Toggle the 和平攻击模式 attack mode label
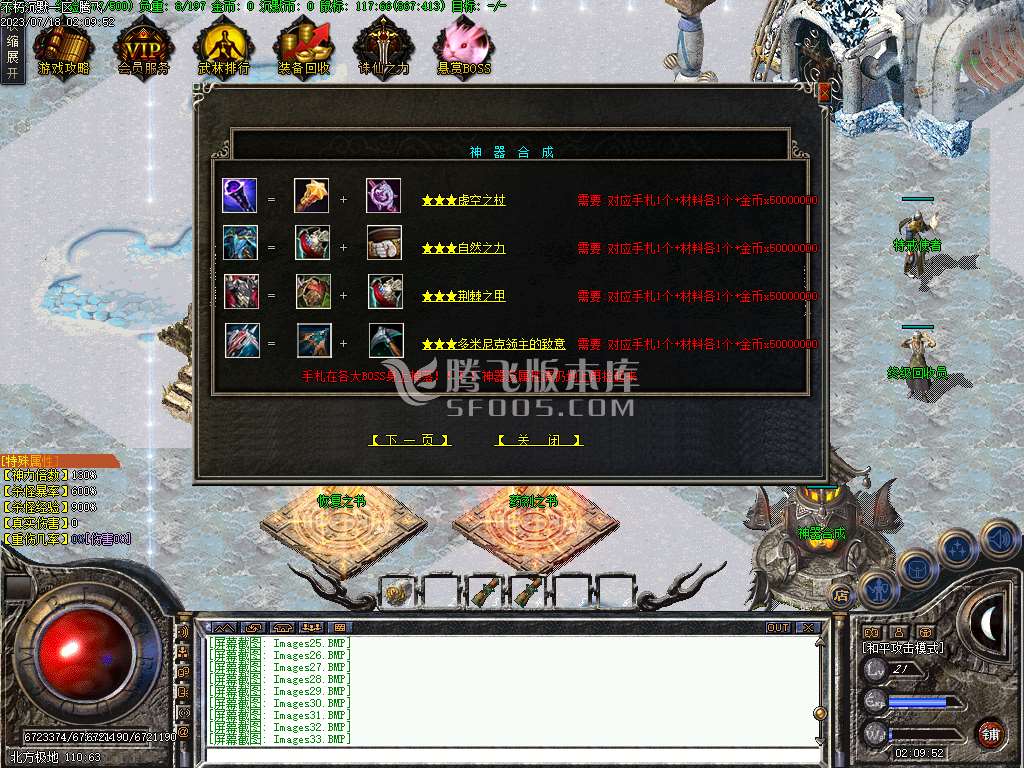 [904, 648]
